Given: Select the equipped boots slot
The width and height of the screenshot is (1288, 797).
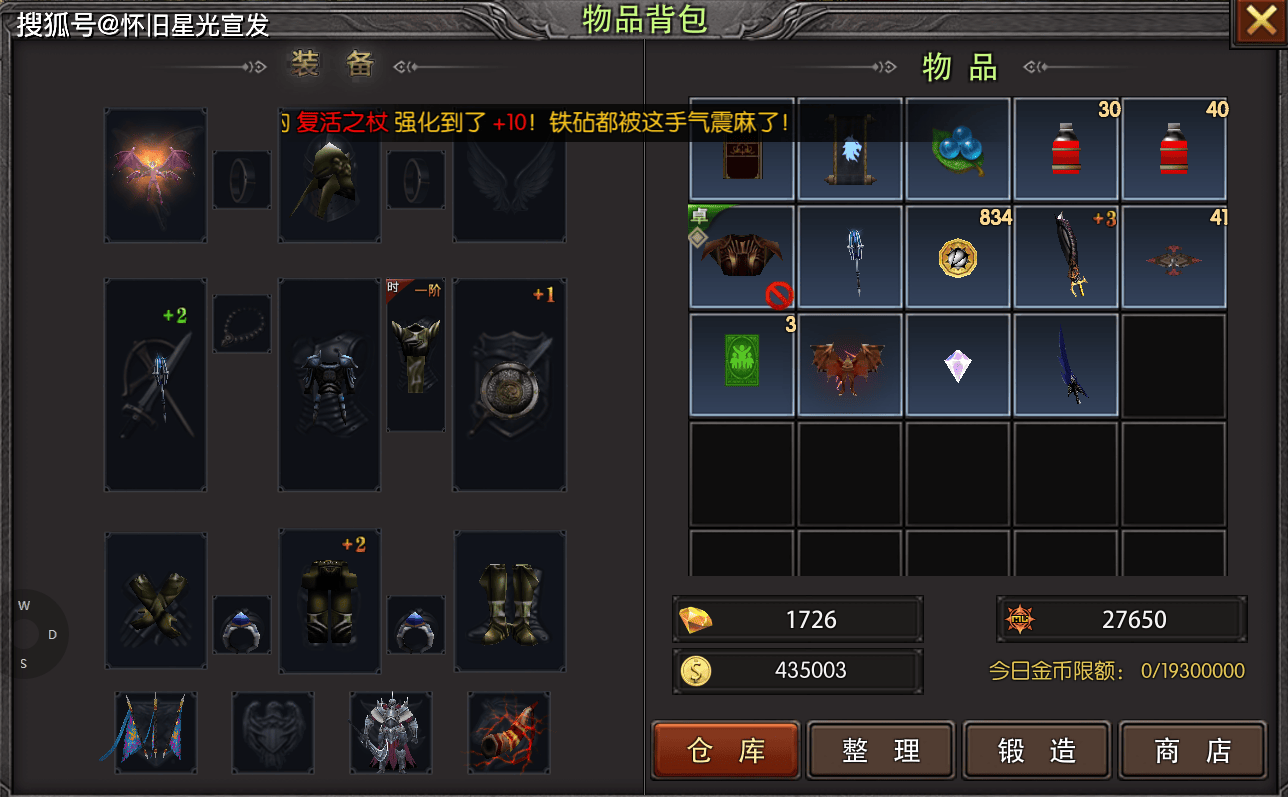Looking at the screenshot, I should point(509,600).
